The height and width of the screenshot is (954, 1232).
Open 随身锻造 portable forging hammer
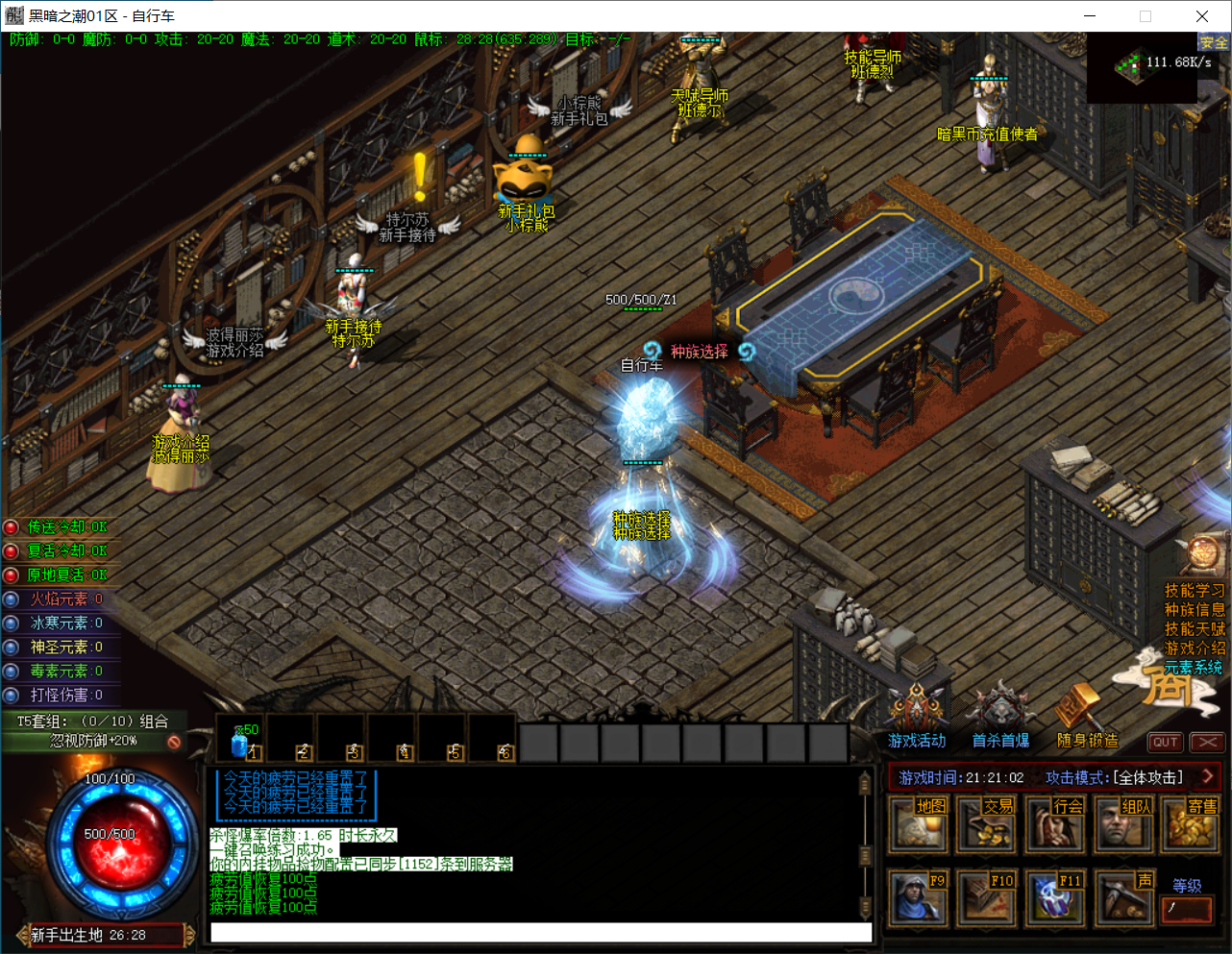(1086, 716)
